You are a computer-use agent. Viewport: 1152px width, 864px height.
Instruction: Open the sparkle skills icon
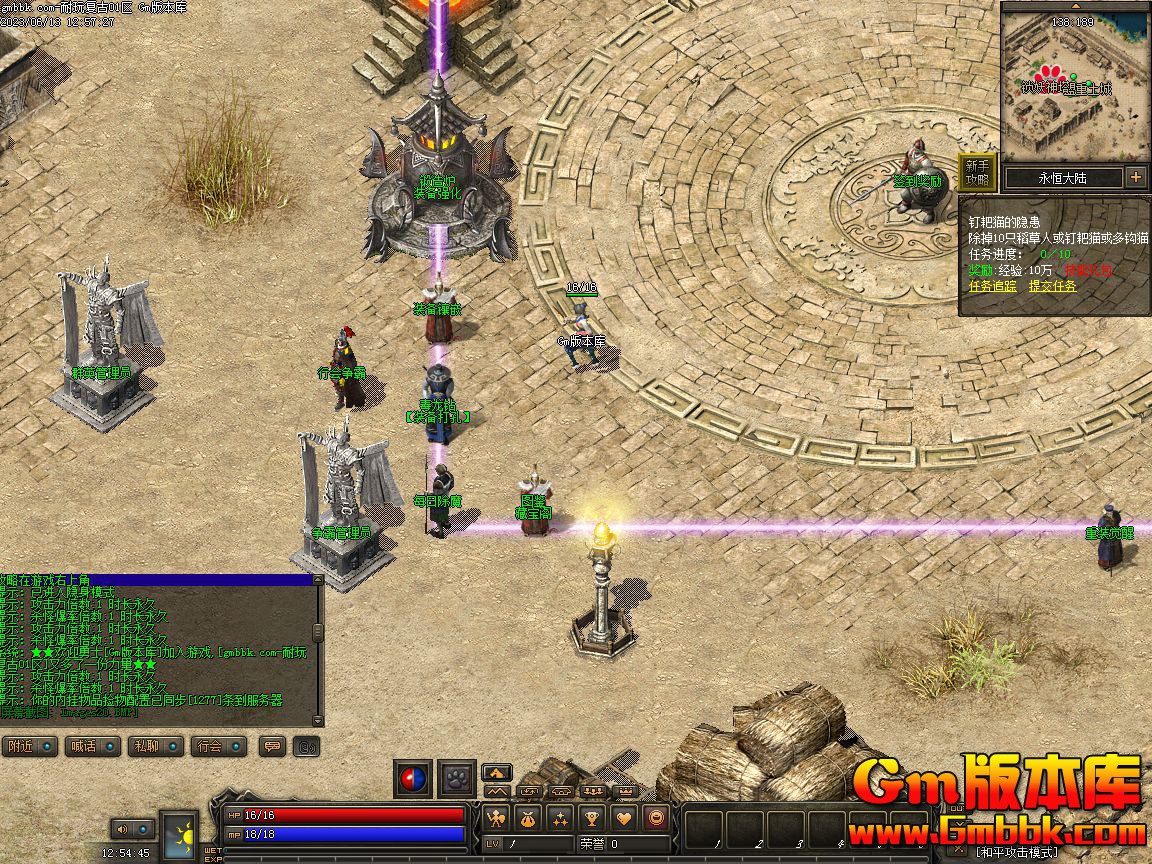559,818
